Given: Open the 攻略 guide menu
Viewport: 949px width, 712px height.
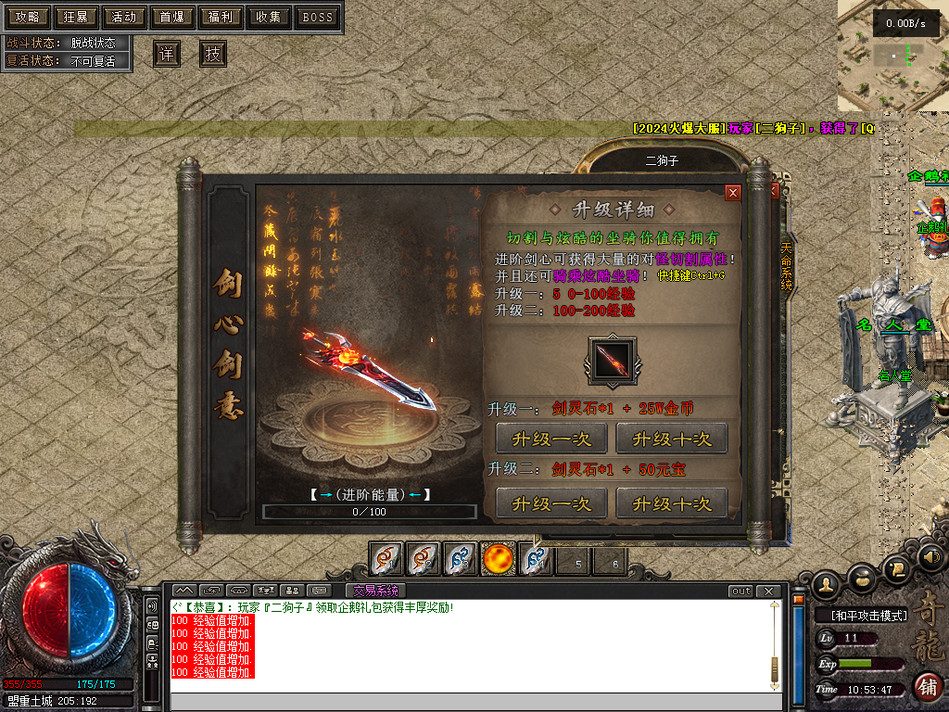Looking at the screenshot, I should point(27,17).
